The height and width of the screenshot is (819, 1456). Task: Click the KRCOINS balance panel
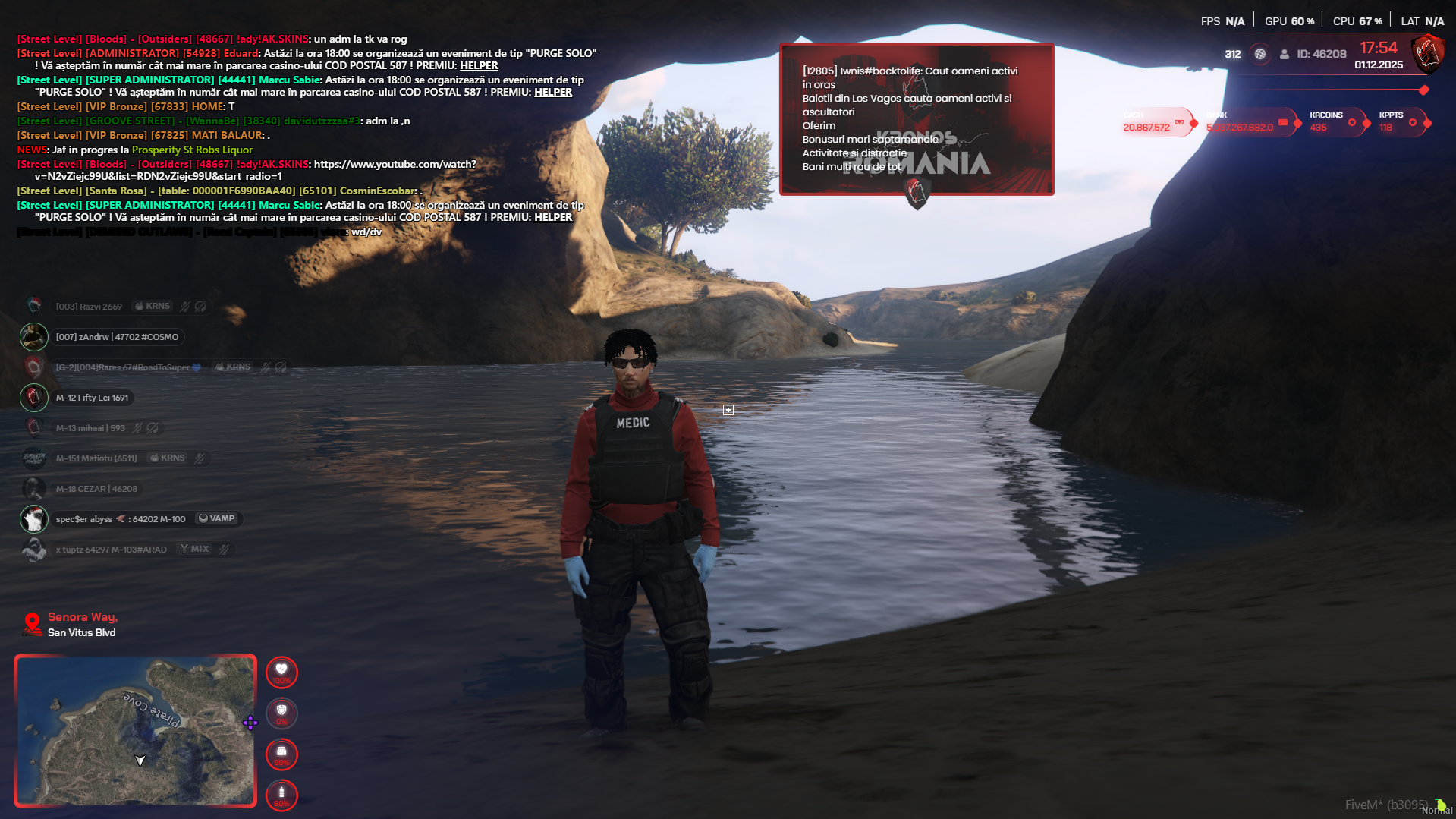click(x=1332, y=122)
